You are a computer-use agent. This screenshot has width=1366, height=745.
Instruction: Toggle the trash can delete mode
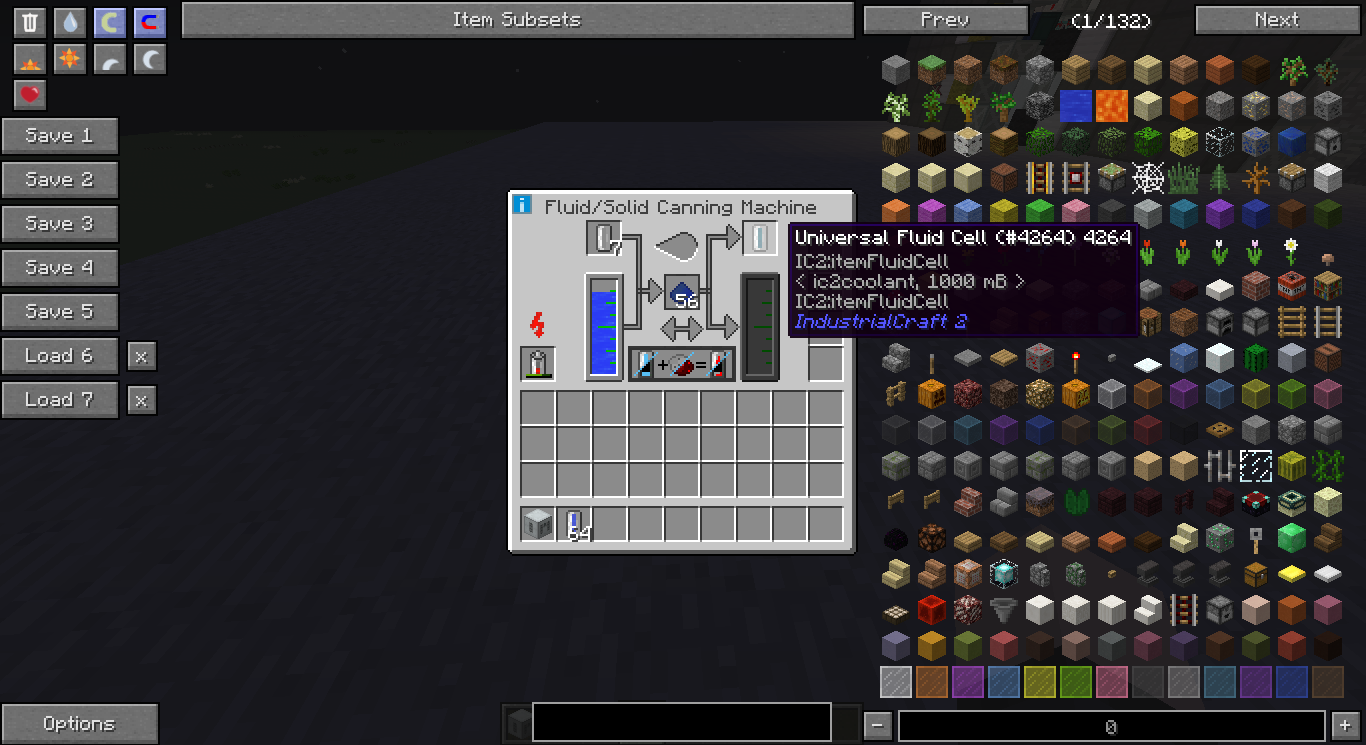point(31,22)
